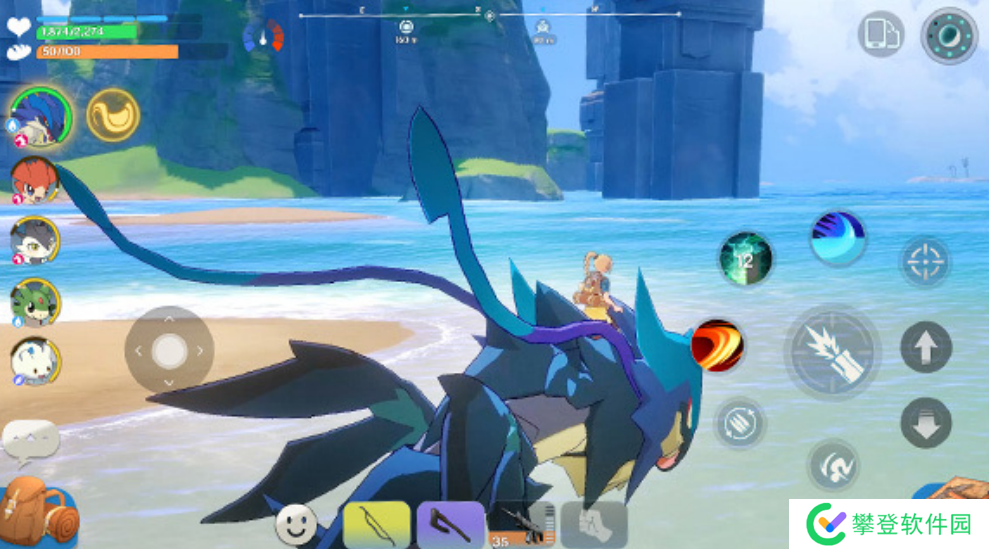
Task: Select the green leafy pal portrait
Action: point(35,301)
